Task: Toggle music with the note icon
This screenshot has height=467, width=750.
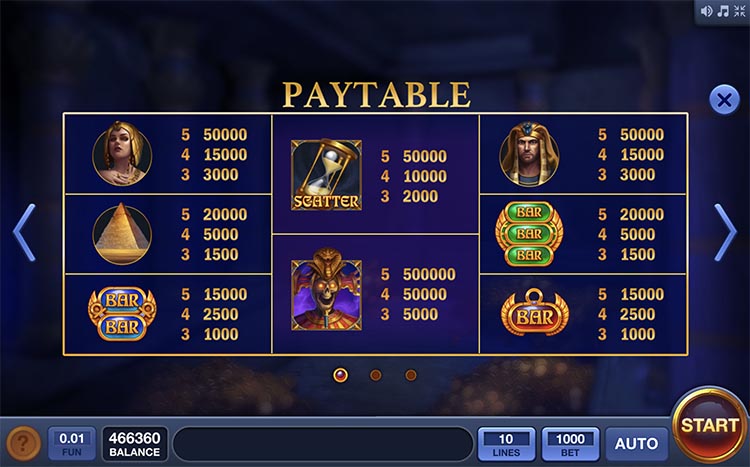Action: click(722, 11)
